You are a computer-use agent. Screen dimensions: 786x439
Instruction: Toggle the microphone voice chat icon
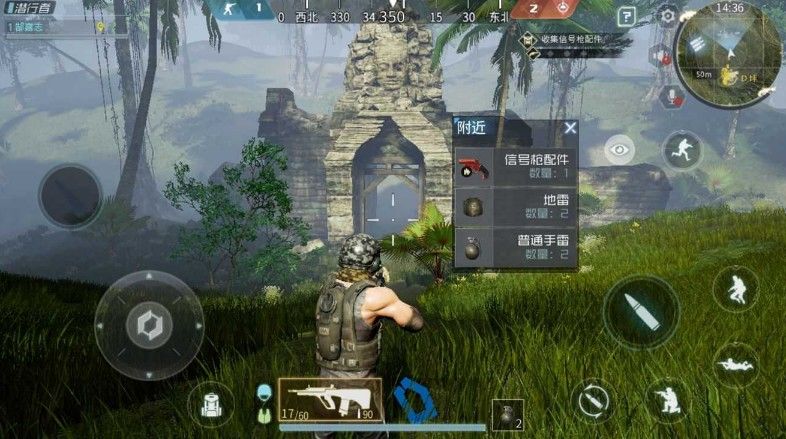669,97
